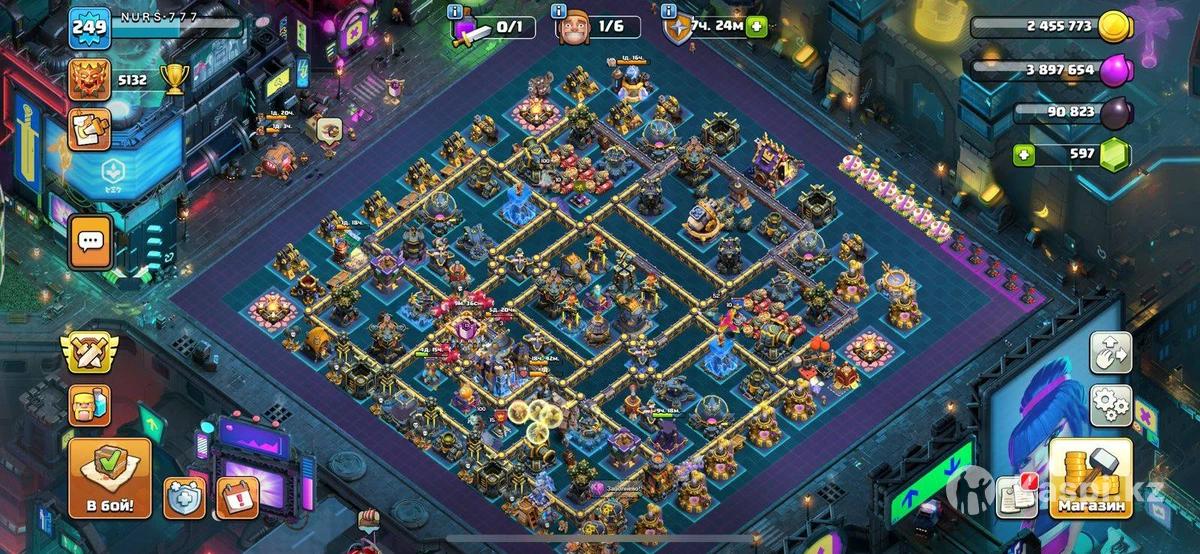Screen dimensions: 1200x554
Task: Open the settings gears button
Action: [x=1110, y=407]
